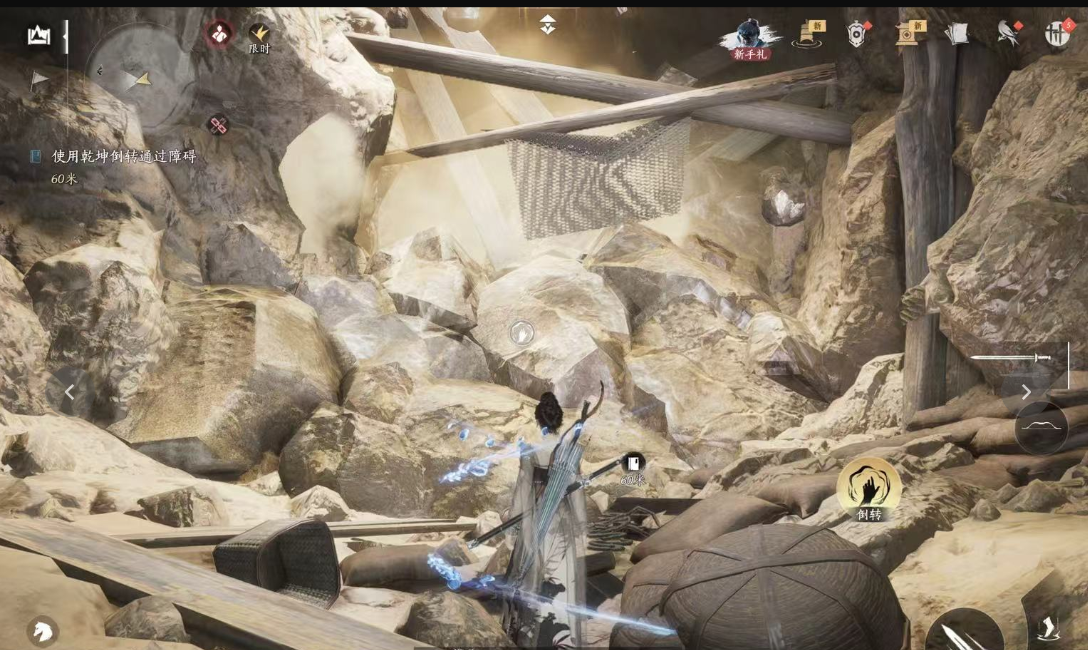Open the stacked pagoda icon marked 新
1088x650 pixels.
click(808, 35)
